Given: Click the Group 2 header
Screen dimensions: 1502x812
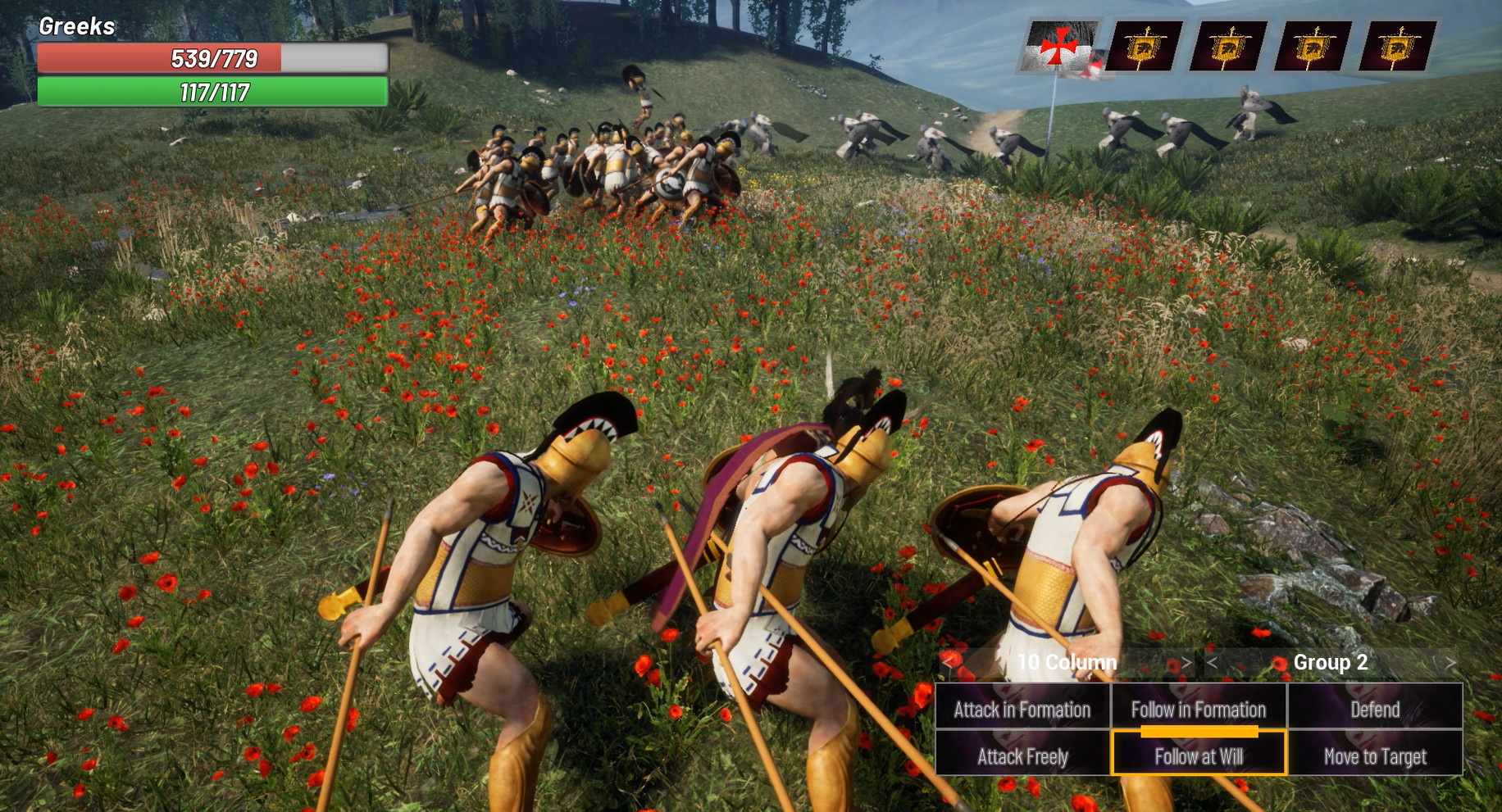Looking at the screenshot, I should [x=1330, y=663].
